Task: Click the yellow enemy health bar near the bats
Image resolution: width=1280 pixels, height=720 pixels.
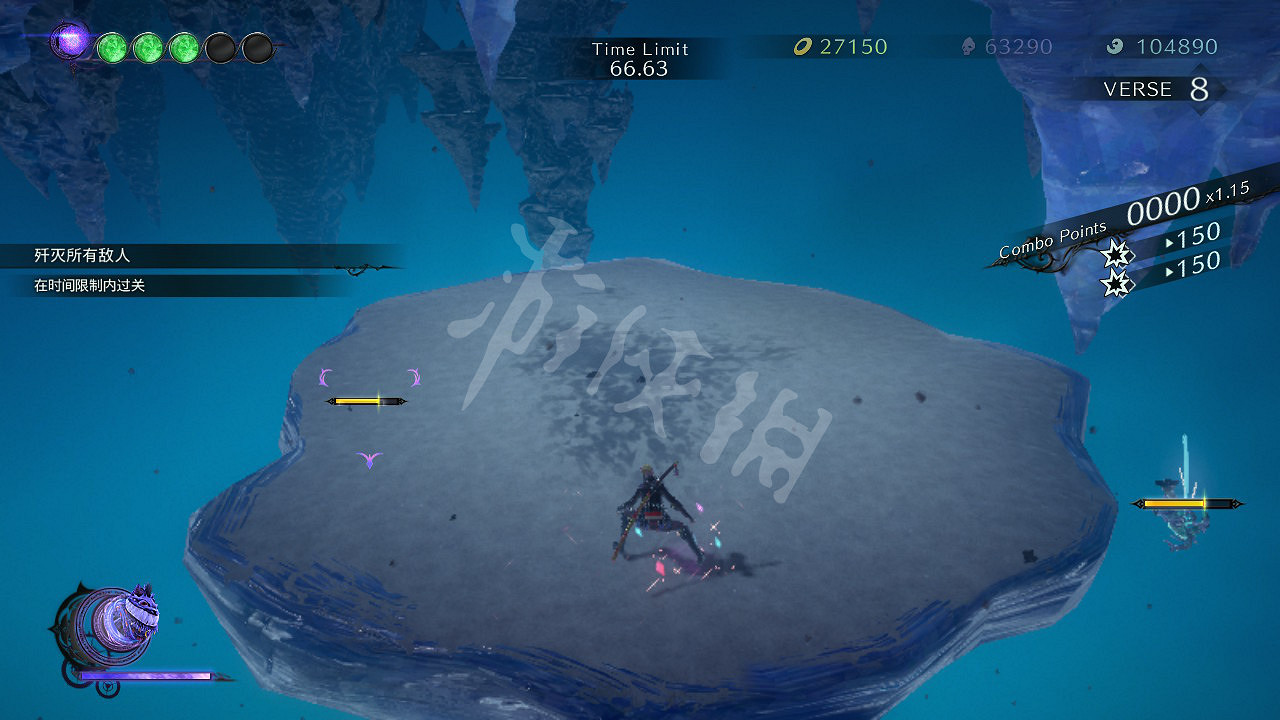Action: tap(363, 400)
